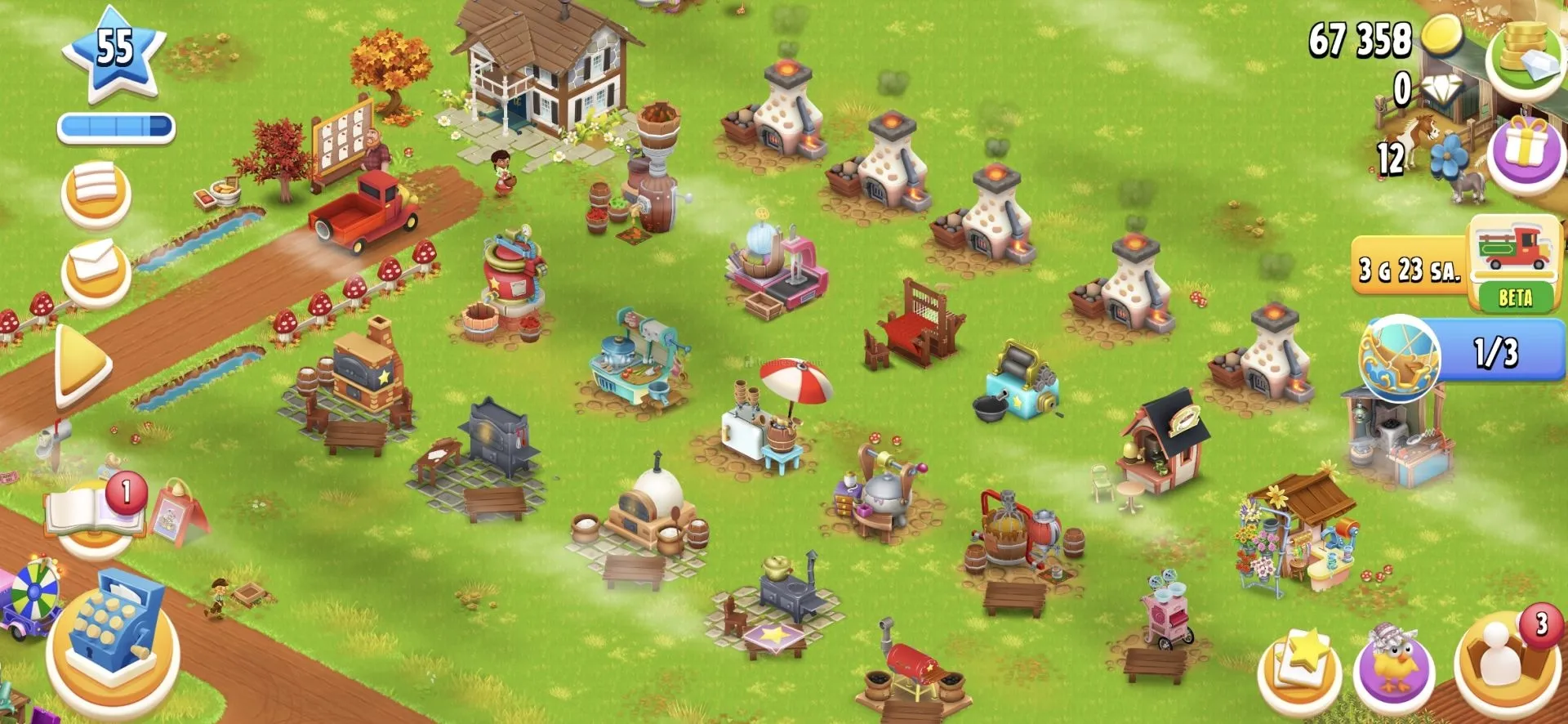The width and height of the screenshot is (1568, 724).
Task: Open the envelope mail button
Action: [96, 268]
